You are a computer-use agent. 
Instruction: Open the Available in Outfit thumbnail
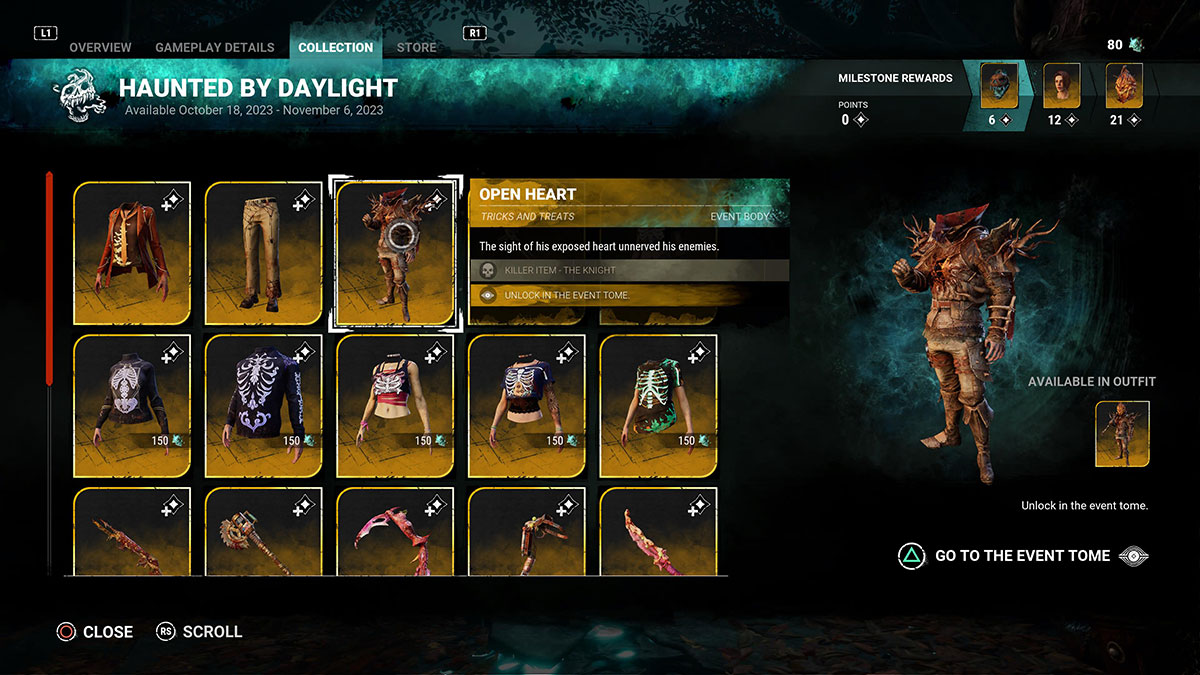1122,434
